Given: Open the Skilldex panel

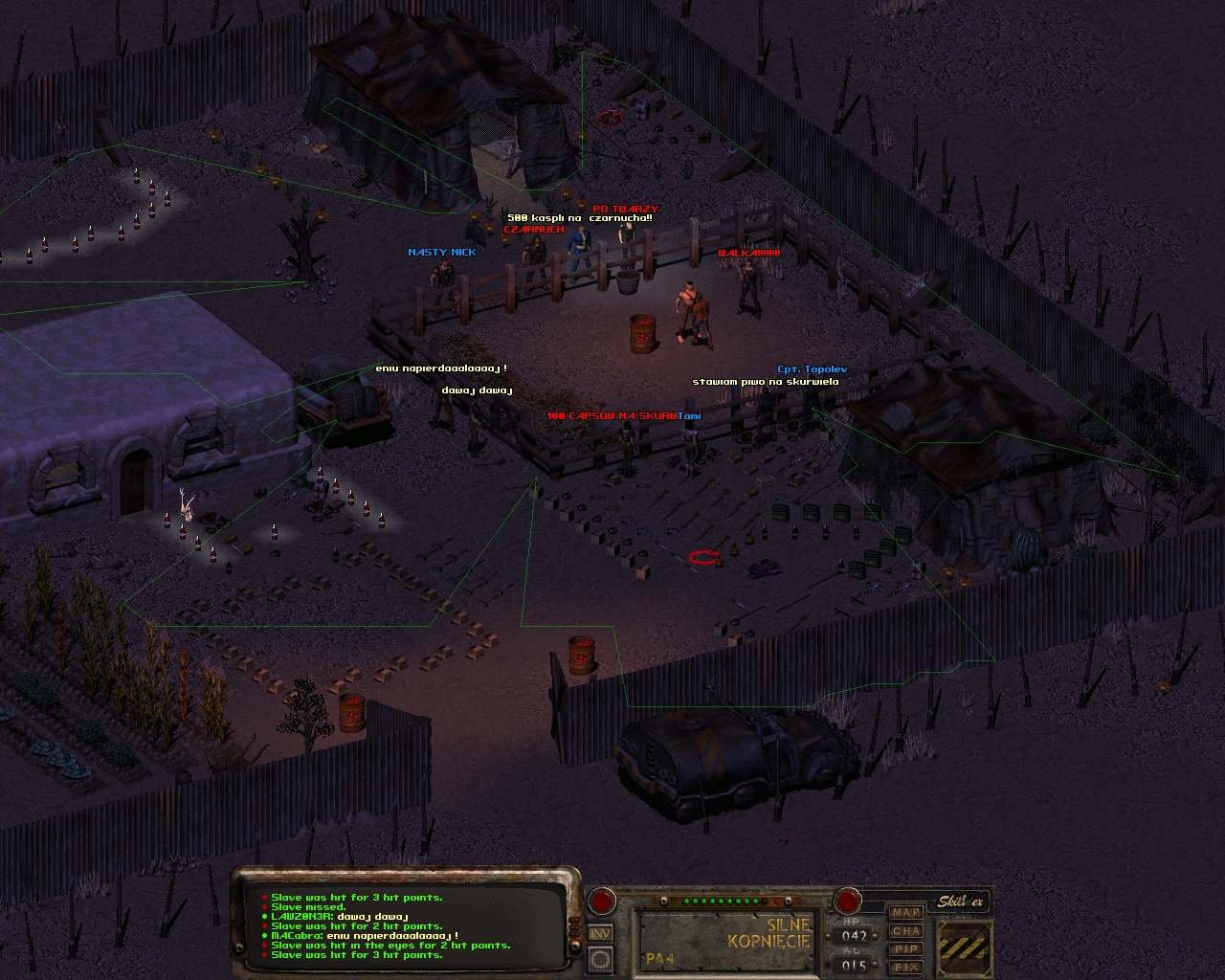Looking at the screenshot, I should pos(960,902).
